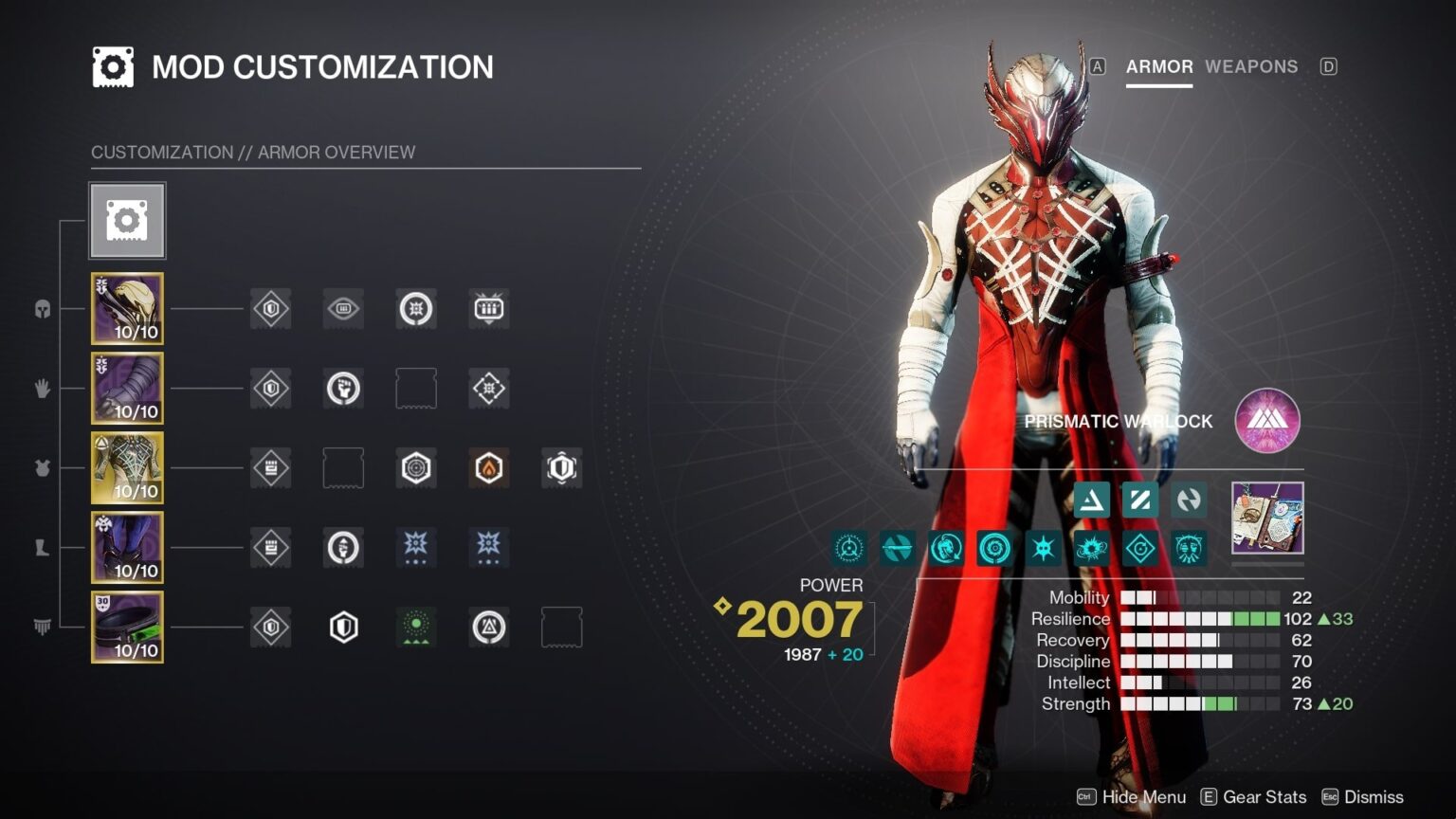Select the ARMOR tab
The height and width of the screenshot is (819, 1456).
(1158, 66)
